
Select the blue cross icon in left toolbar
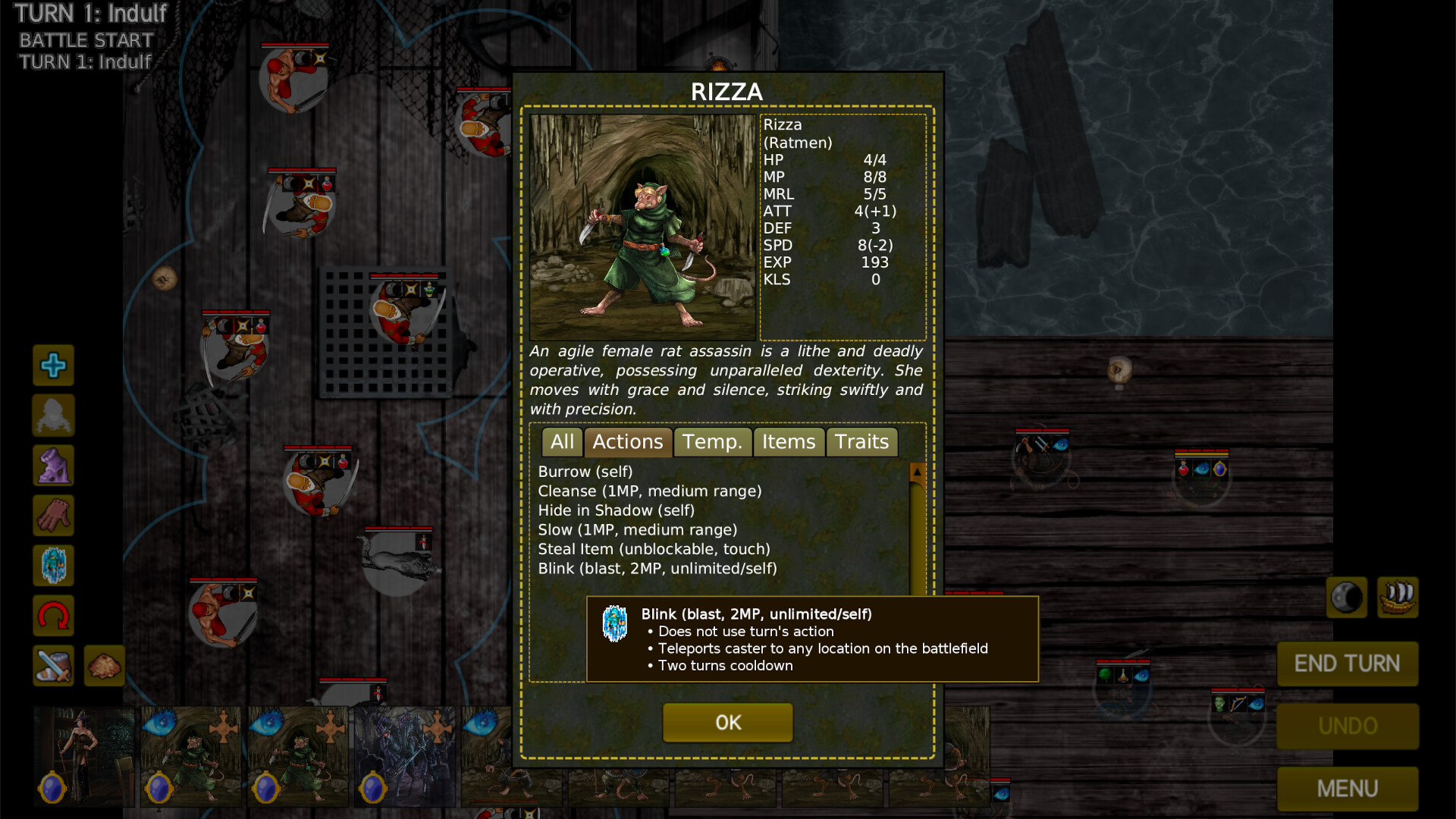53,366
